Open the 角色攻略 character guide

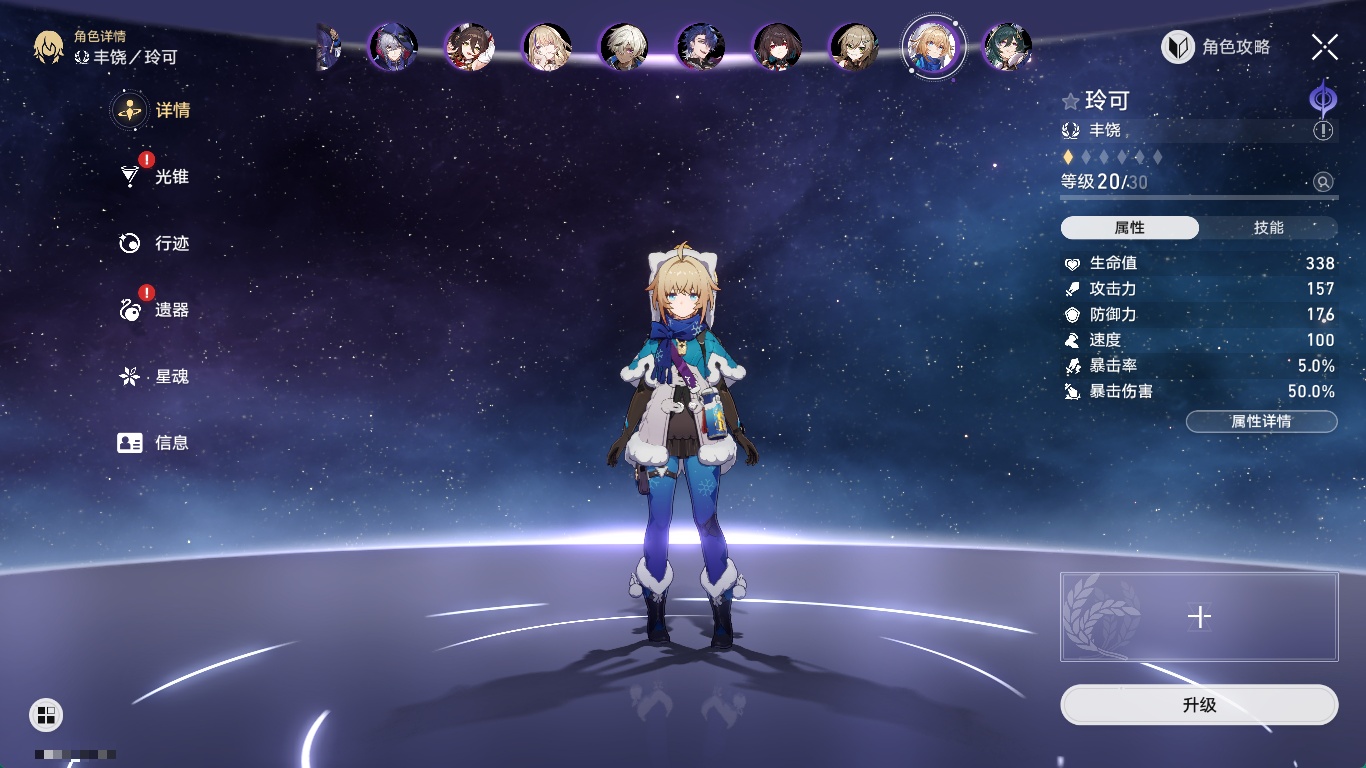1217,47
